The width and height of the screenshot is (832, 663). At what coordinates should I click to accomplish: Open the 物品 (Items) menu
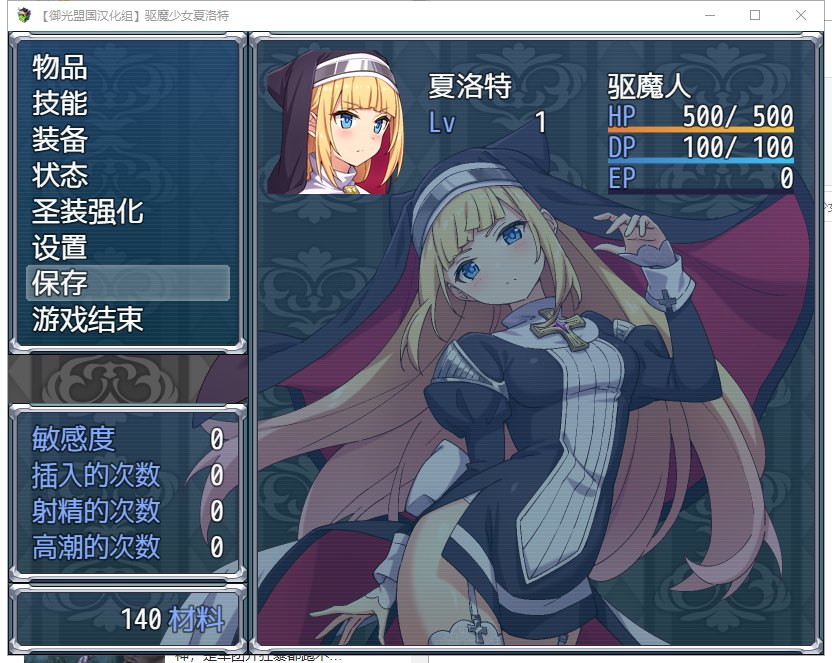coord(60,68)
